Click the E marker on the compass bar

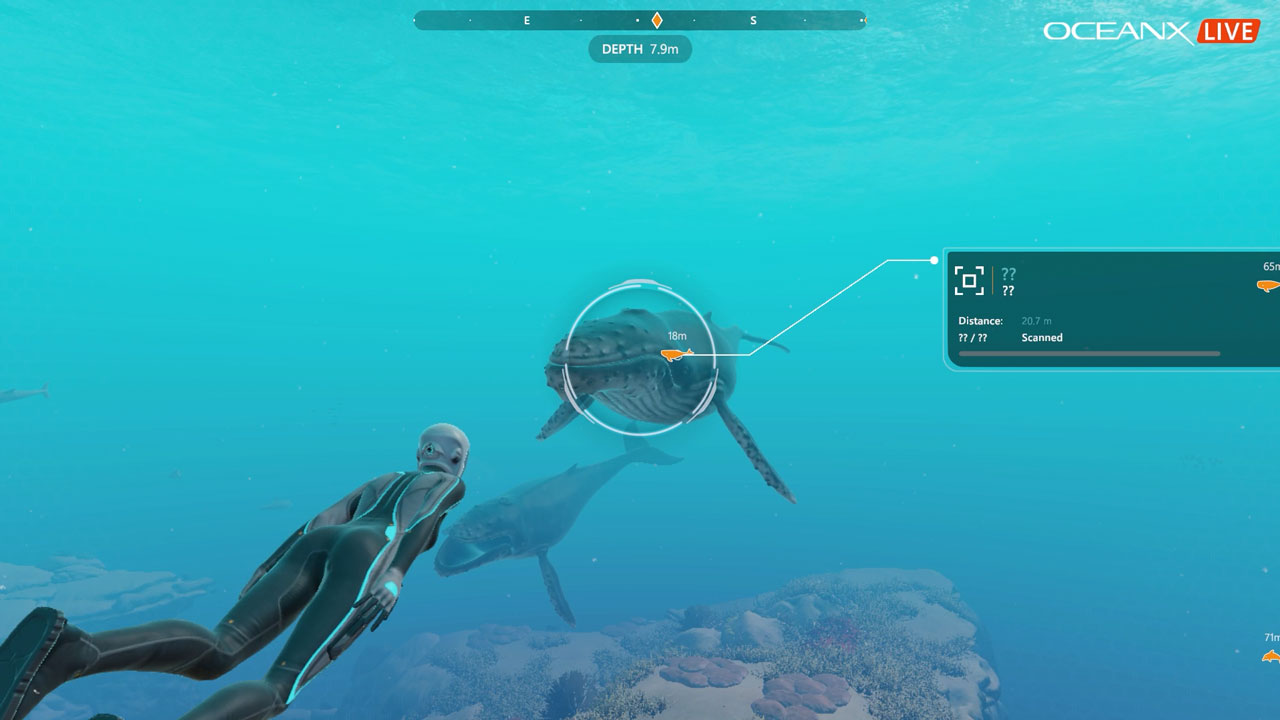click(527, 19)
